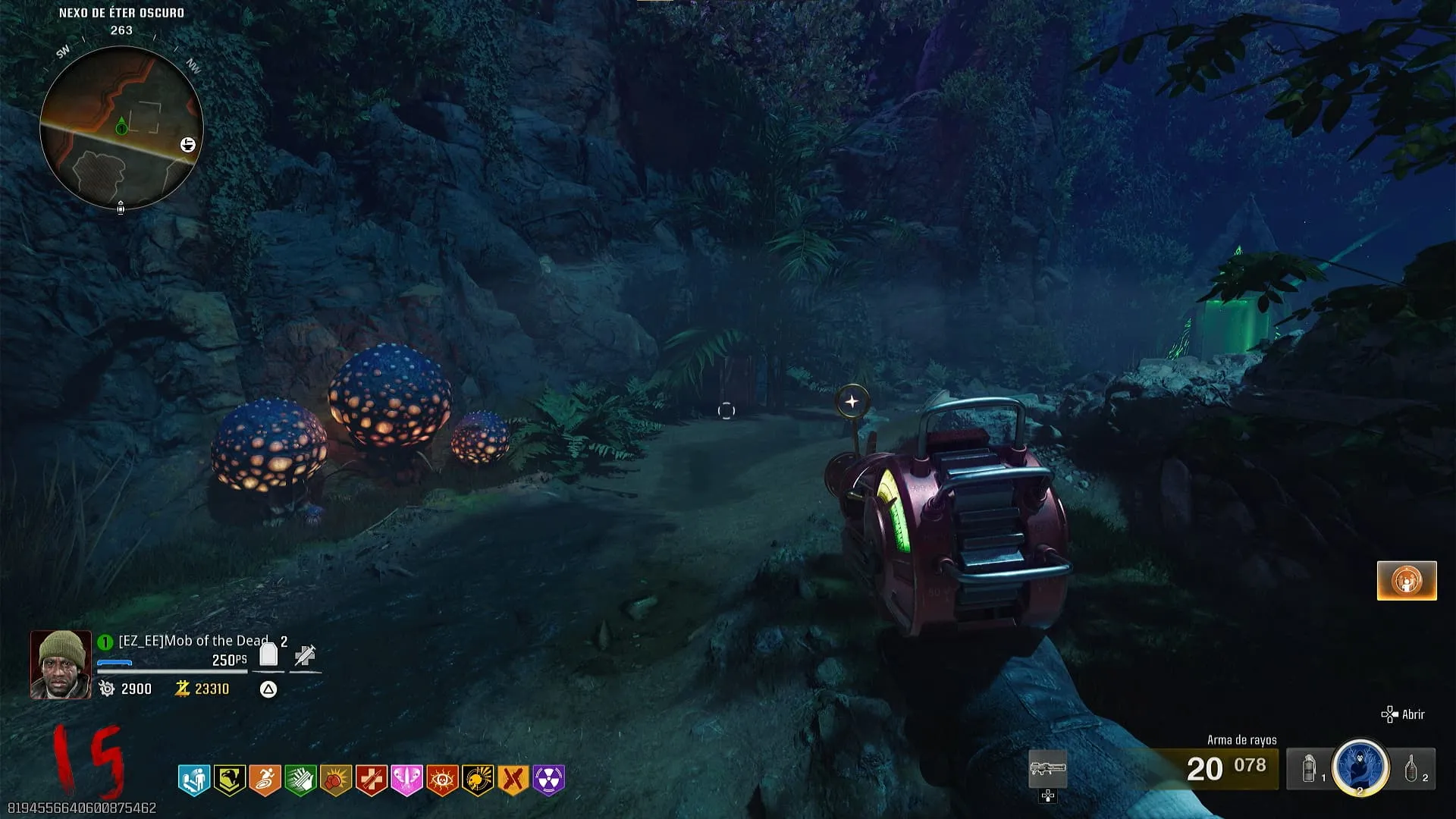Open the circular minimap
Image resolution: width=1456 pixels, height=819 pixels.
coord(121,127)
